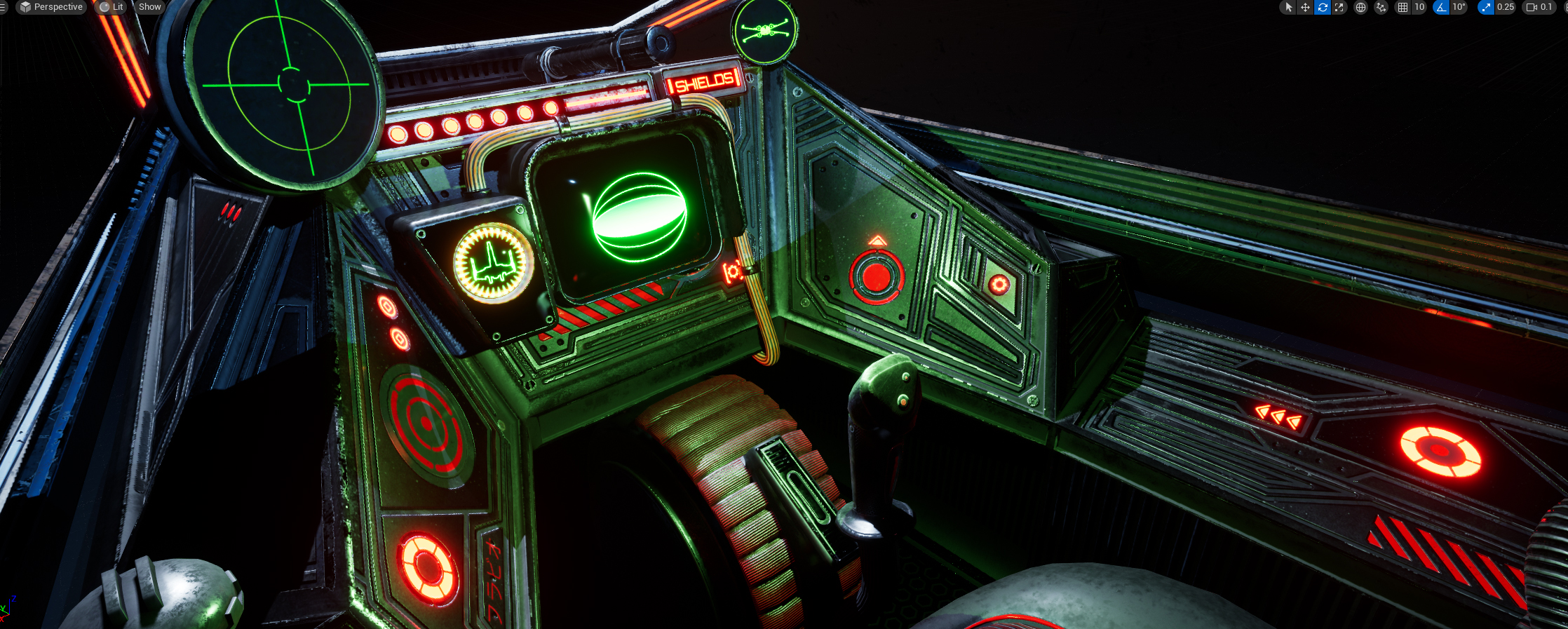Activate the Scale transform tool
Viewport: 1568px width, 629px height.
click(1339, 7)
